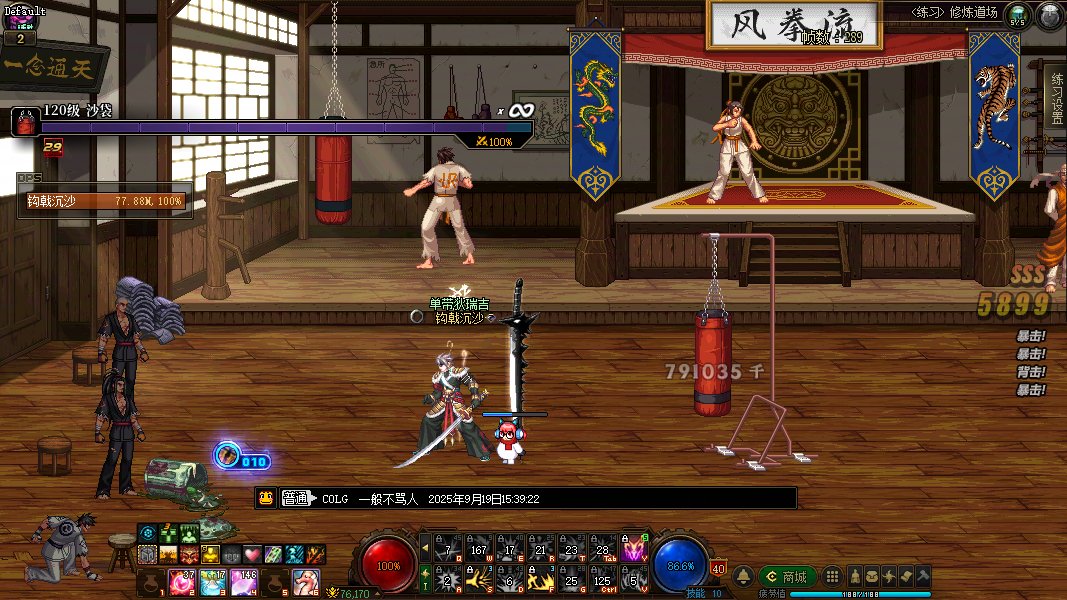Click the green 5/5 orb icon
Image resolution: width=1067 pixels, height=600 pixels.
coord(1018,16)
